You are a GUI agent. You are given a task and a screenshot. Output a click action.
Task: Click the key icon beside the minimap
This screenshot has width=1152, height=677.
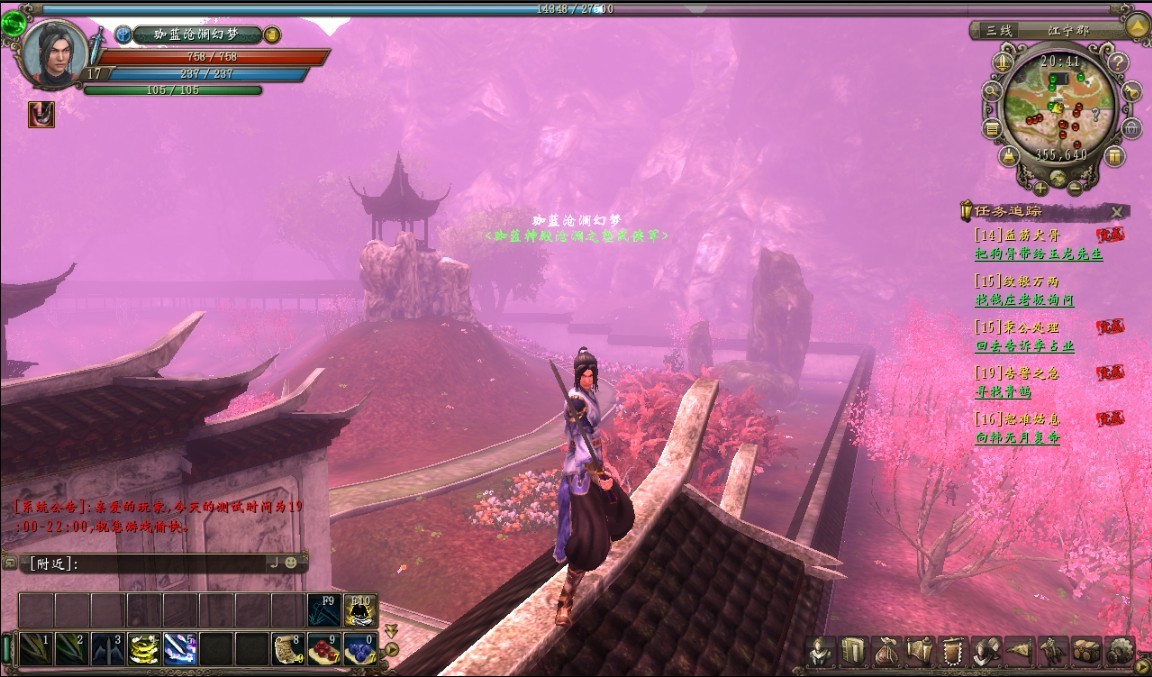[x=1133, y=91]
